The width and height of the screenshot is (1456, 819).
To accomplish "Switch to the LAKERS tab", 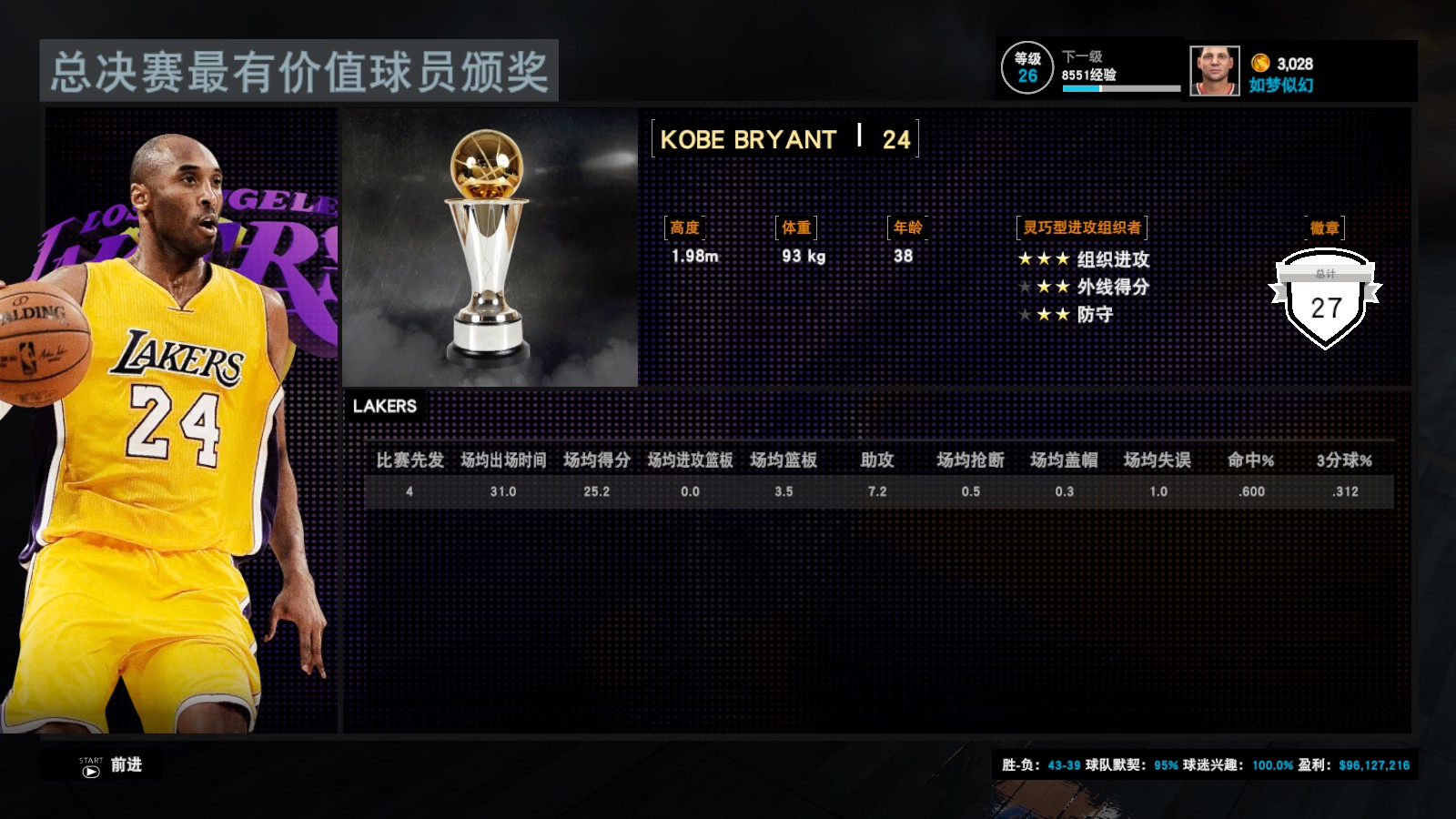I will click(384, 407).
